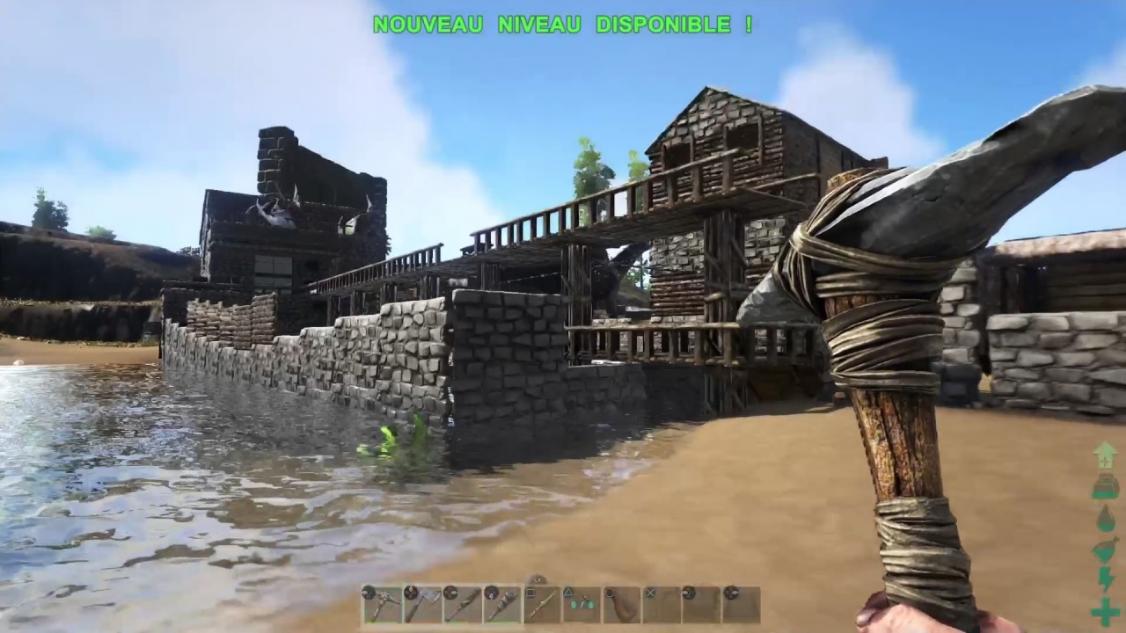This screenshot has height=633, width=1126.
Task: Click the level-up arrow icon
Action: [x=1104, y=455]
